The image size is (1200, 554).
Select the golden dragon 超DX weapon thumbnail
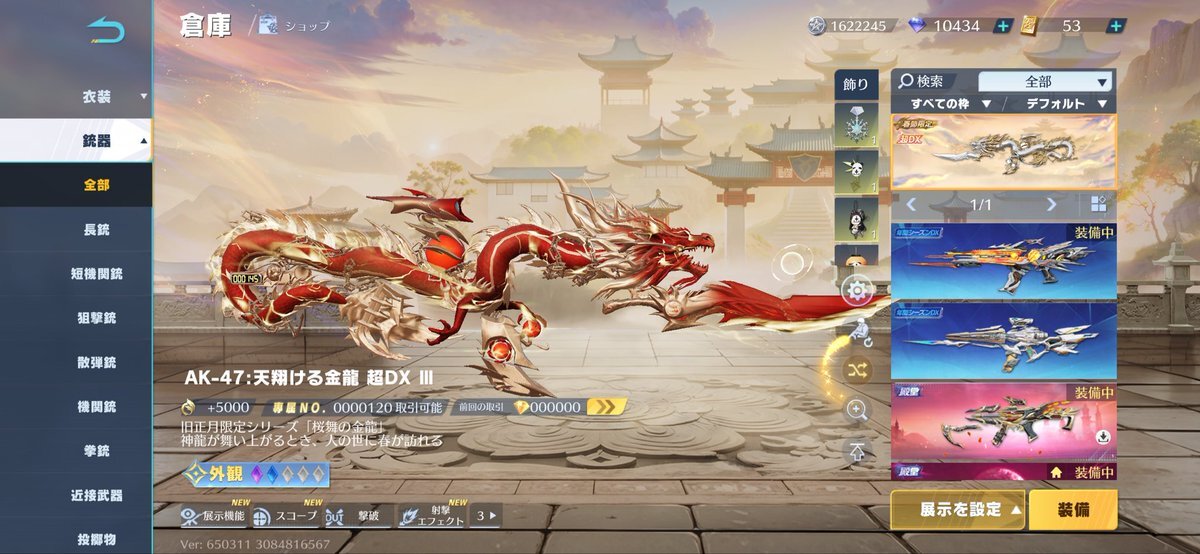coord(1003,152)
